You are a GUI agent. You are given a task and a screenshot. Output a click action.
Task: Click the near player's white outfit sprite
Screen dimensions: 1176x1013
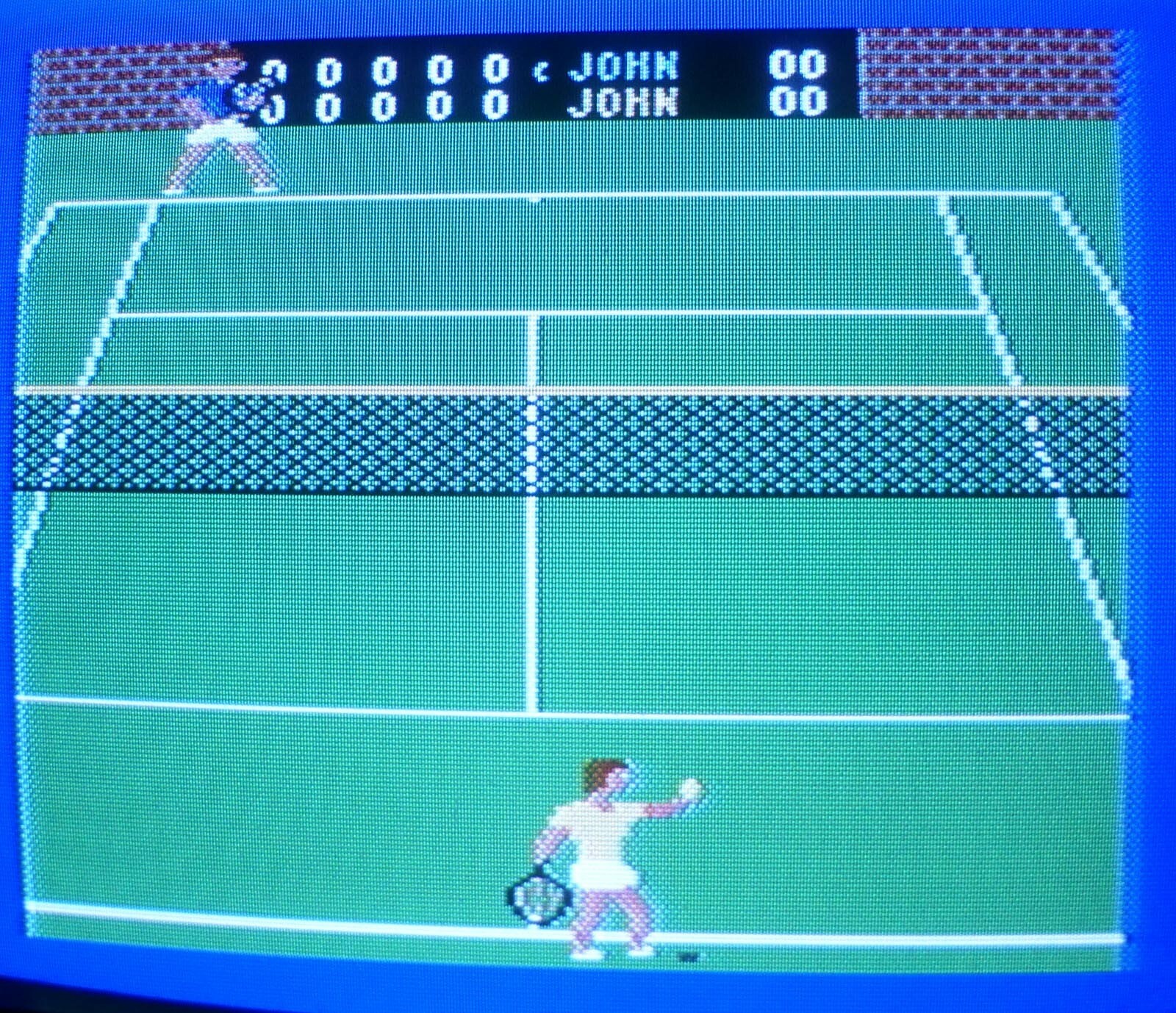click(595, 831)
